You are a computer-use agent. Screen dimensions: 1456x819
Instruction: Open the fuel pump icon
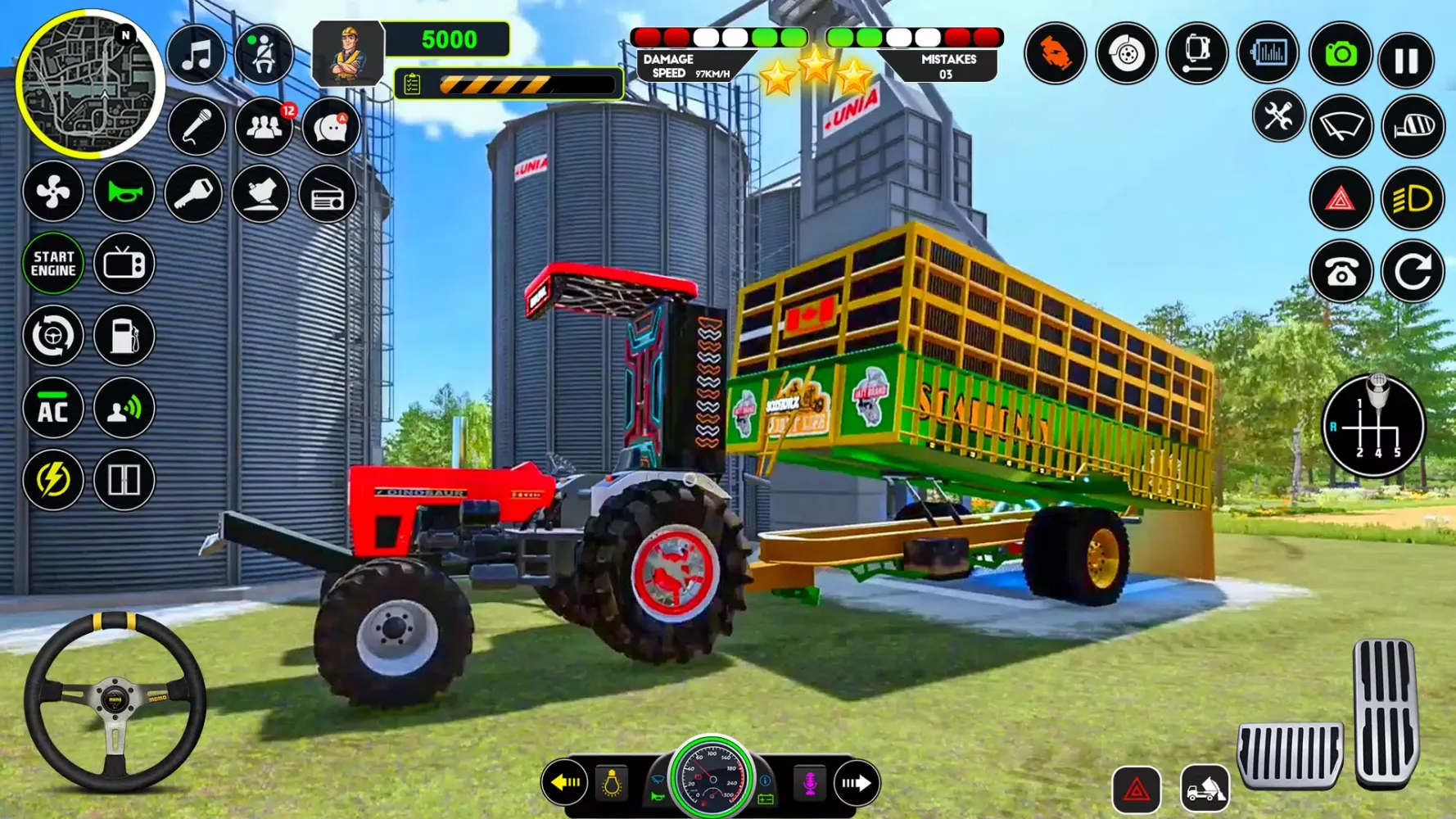point(124,336)
